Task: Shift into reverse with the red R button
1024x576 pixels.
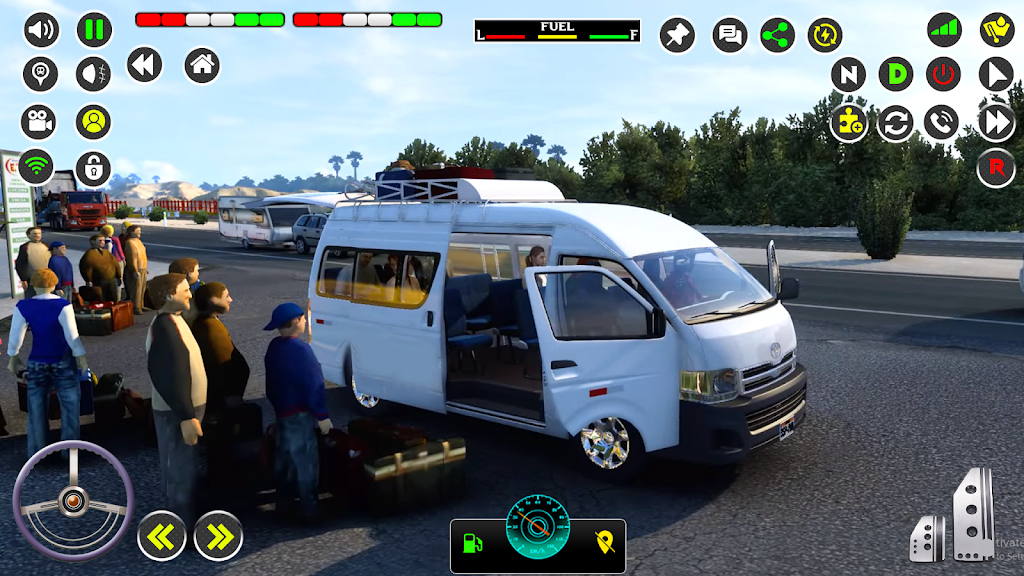Action: click(x=996, y=168)
